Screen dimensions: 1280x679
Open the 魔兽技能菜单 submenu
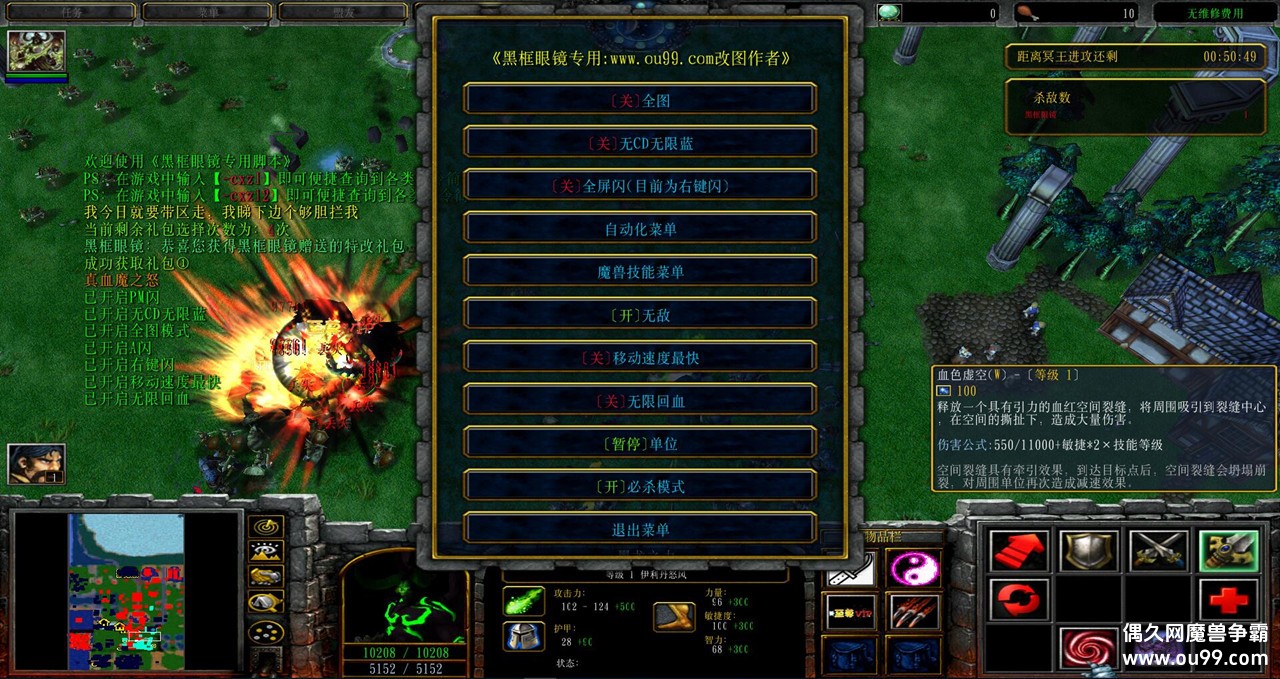pyautogui.click(x=640, y=272)
